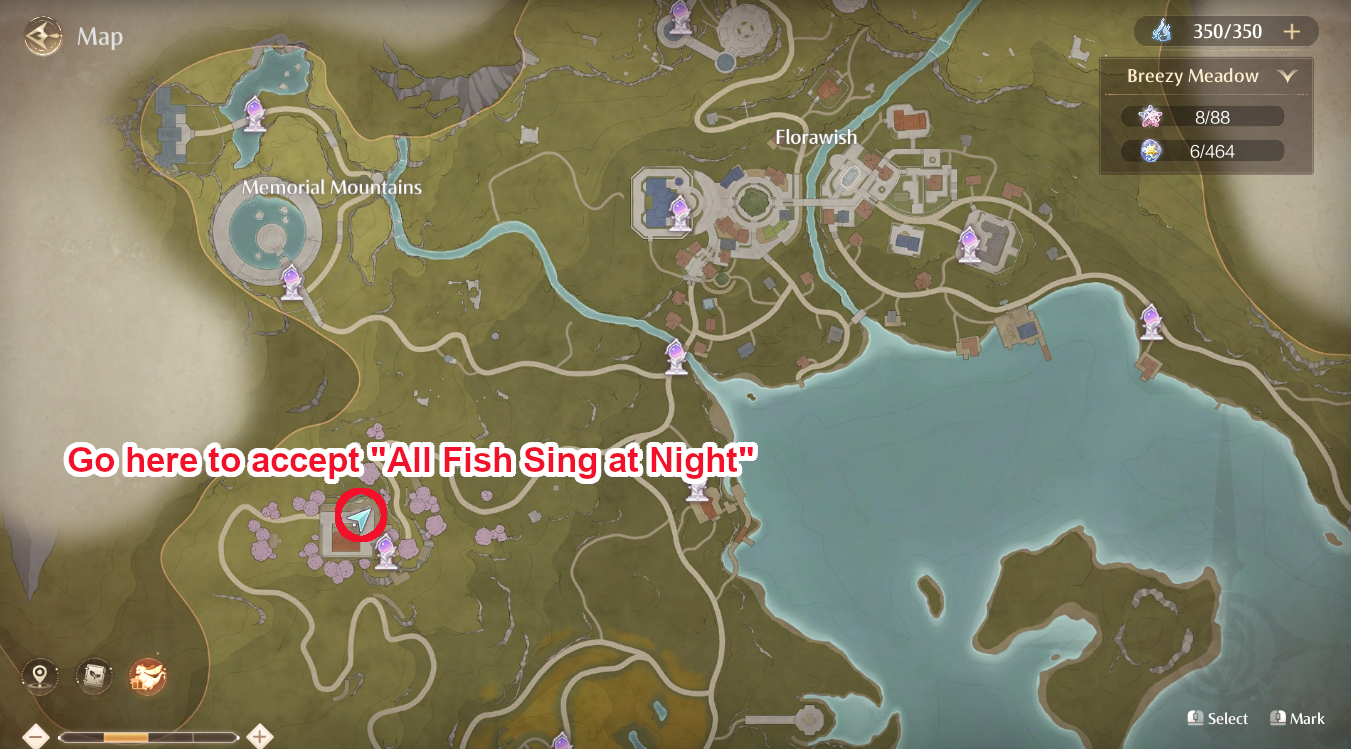Click the zoom in plus diamond
The height and width of the screenshot is (749, 1351).
[x=258, y=735]
